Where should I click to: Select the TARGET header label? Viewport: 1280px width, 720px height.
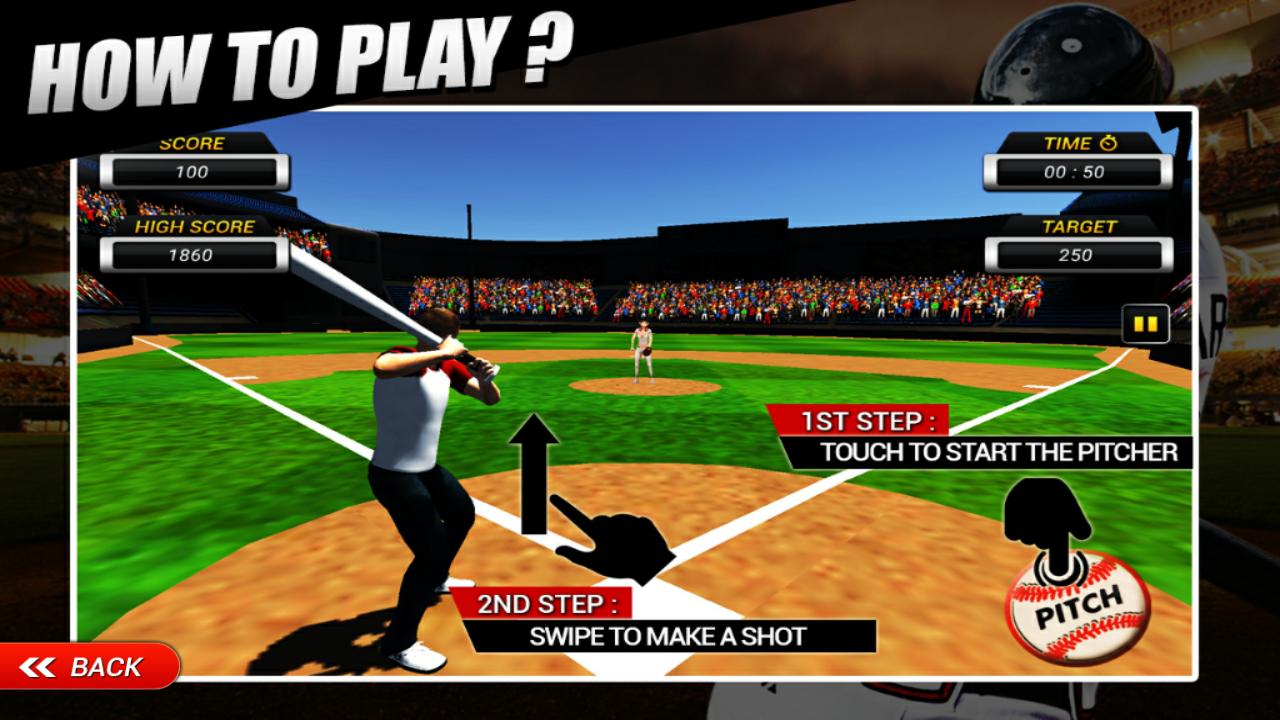1078,227
